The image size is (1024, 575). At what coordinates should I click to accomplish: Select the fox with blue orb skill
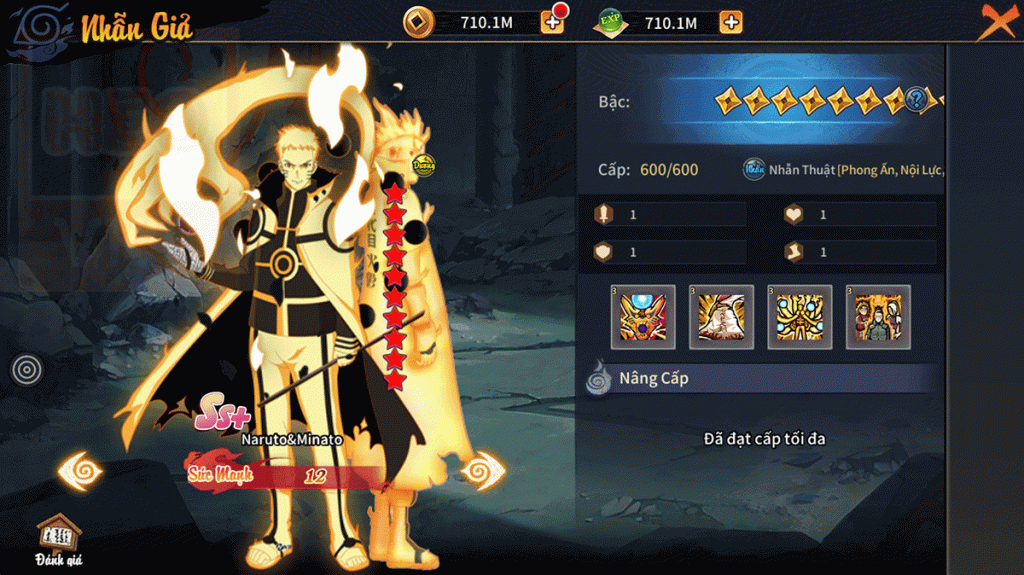point(643,317)
